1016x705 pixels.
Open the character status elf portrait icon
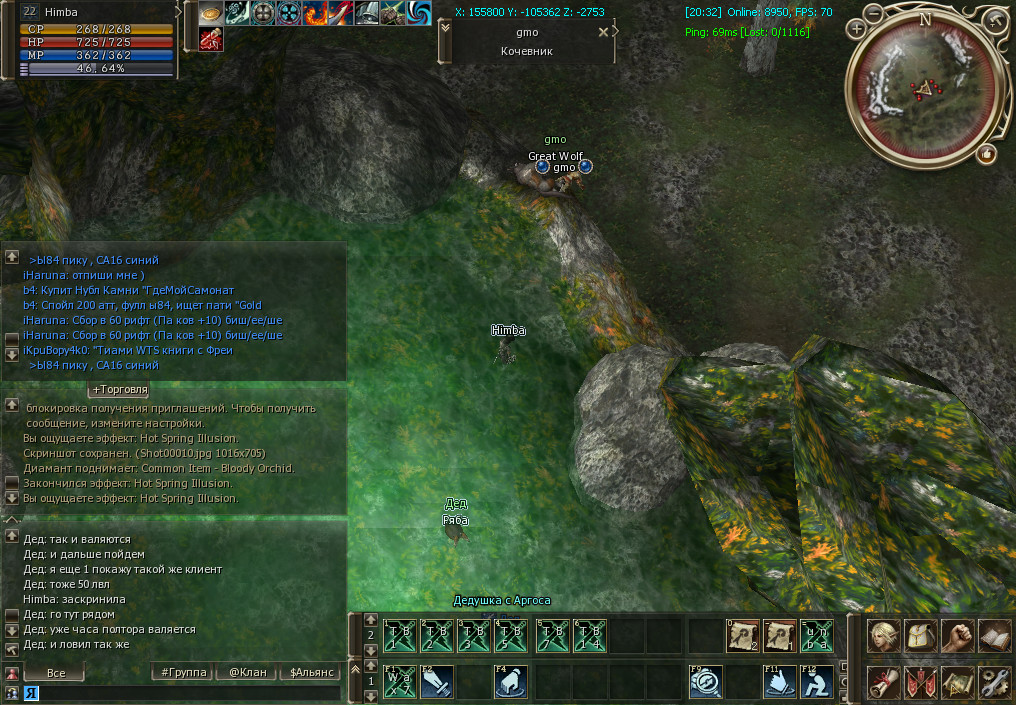coord(882,635)
